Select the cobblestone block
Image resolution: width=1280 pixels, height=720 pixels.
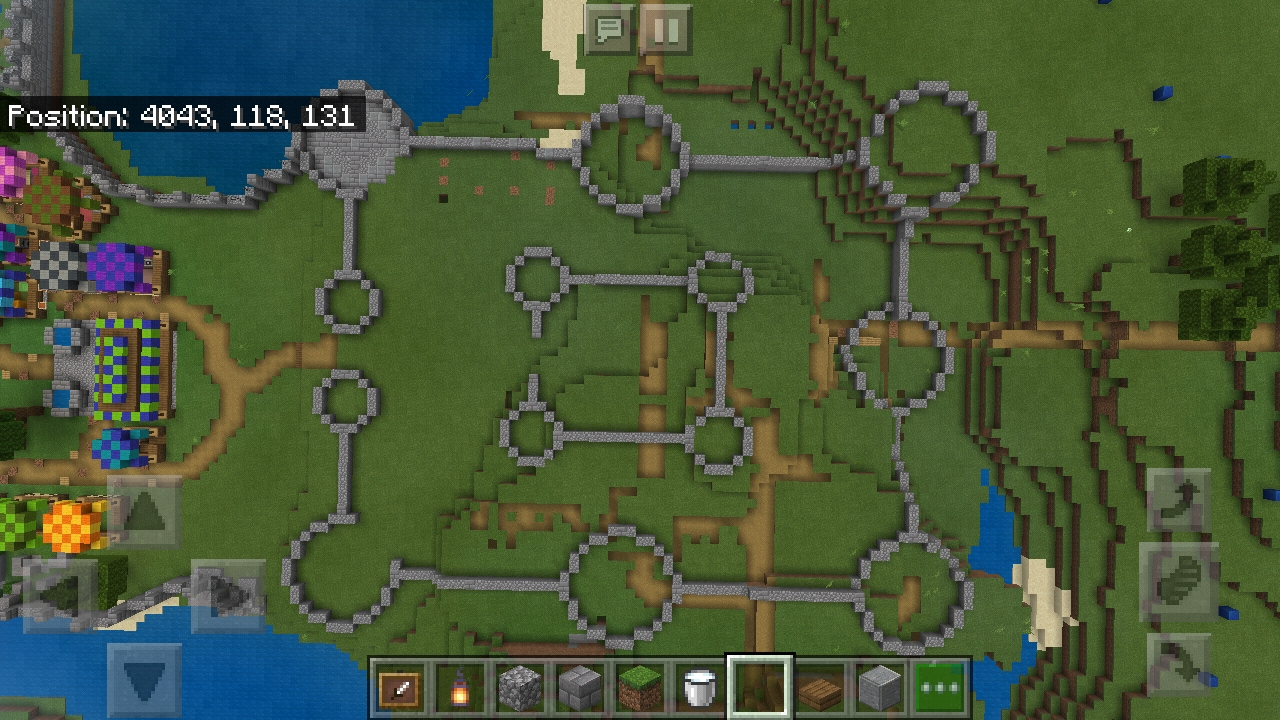(x=519, y=684)
